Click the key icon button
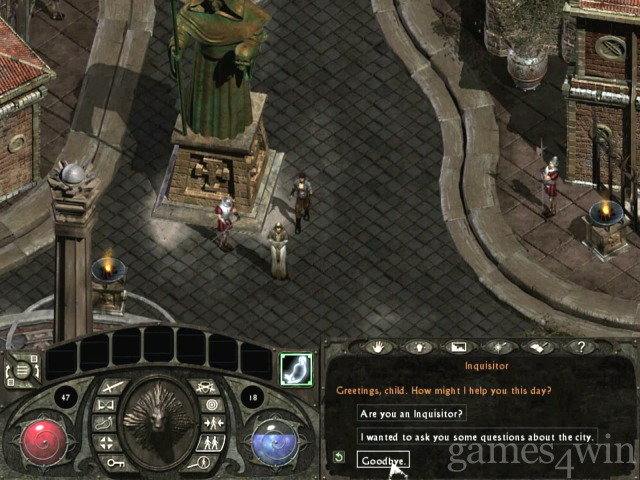Image resolution: width=640 pixels, height=480 pixels. [113, 462]
